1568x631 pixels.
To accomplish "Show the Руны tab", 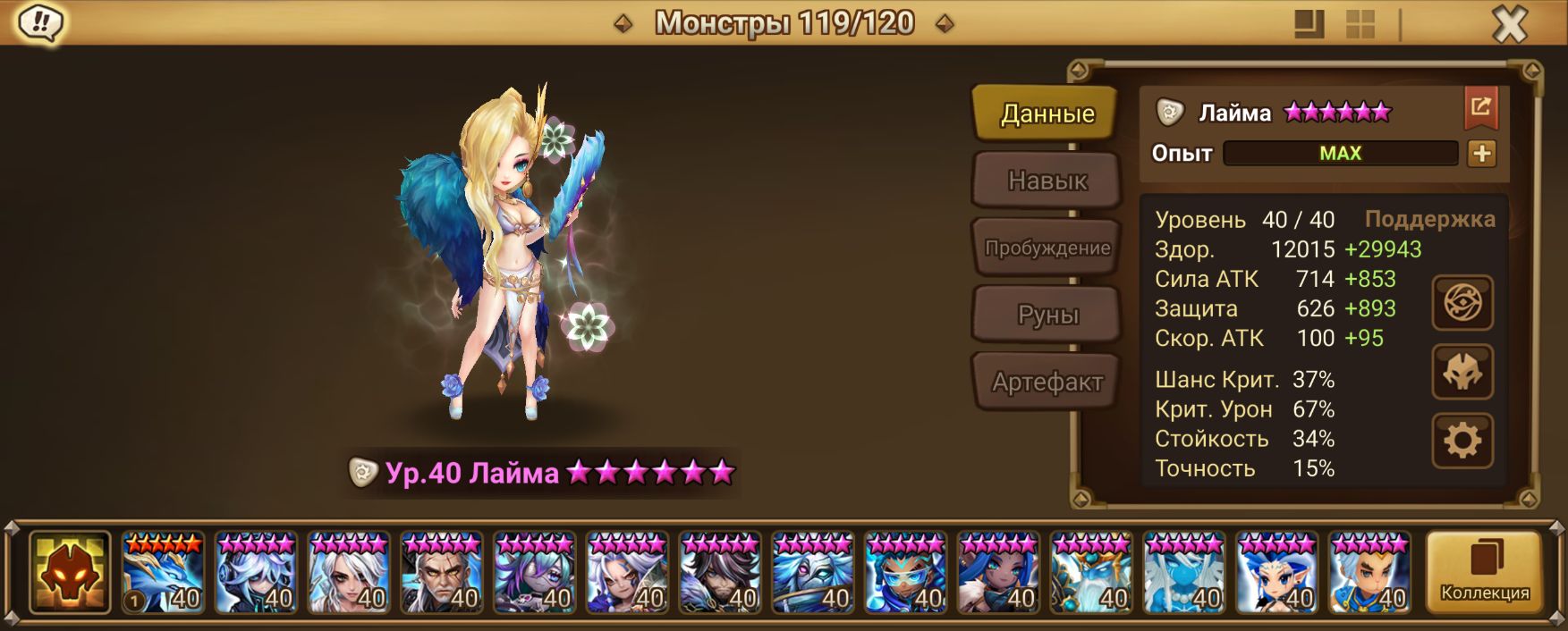I will (1047, 315).
